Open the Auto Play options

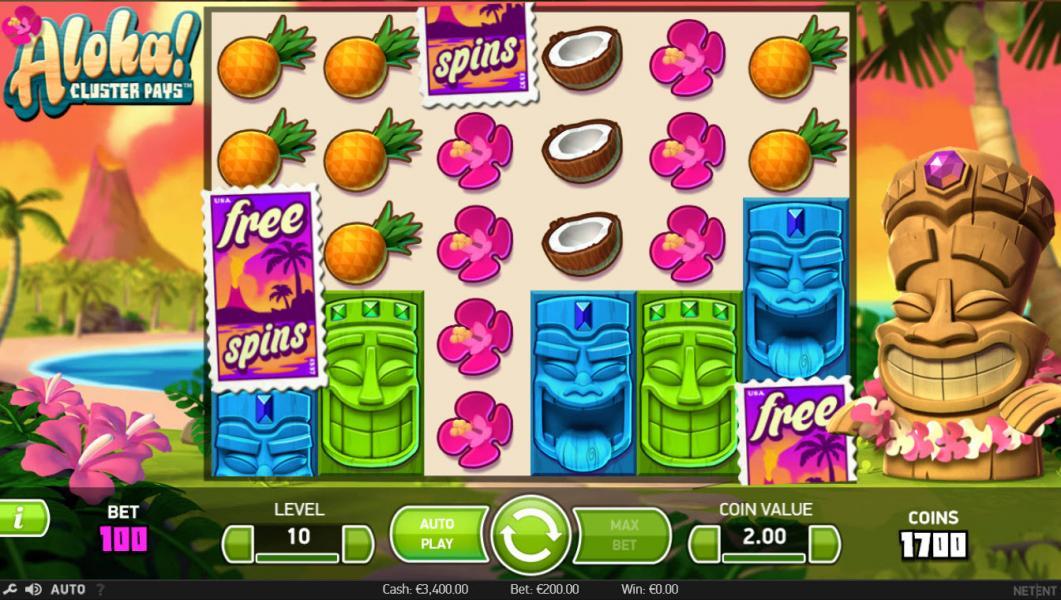(438, 535)
